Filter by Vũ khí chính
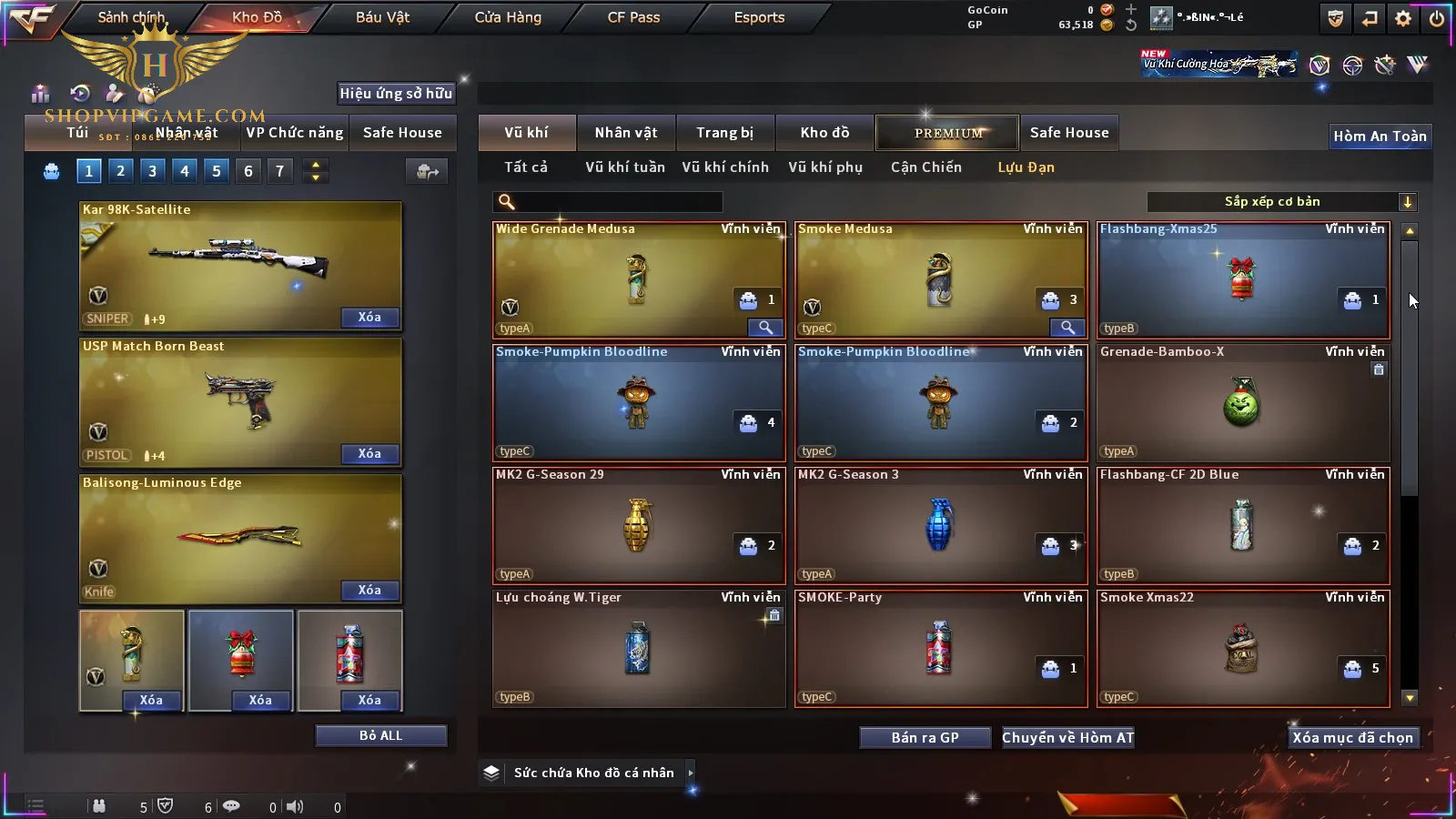Viewport: 1456px width, 819px height. coord(724,167)
